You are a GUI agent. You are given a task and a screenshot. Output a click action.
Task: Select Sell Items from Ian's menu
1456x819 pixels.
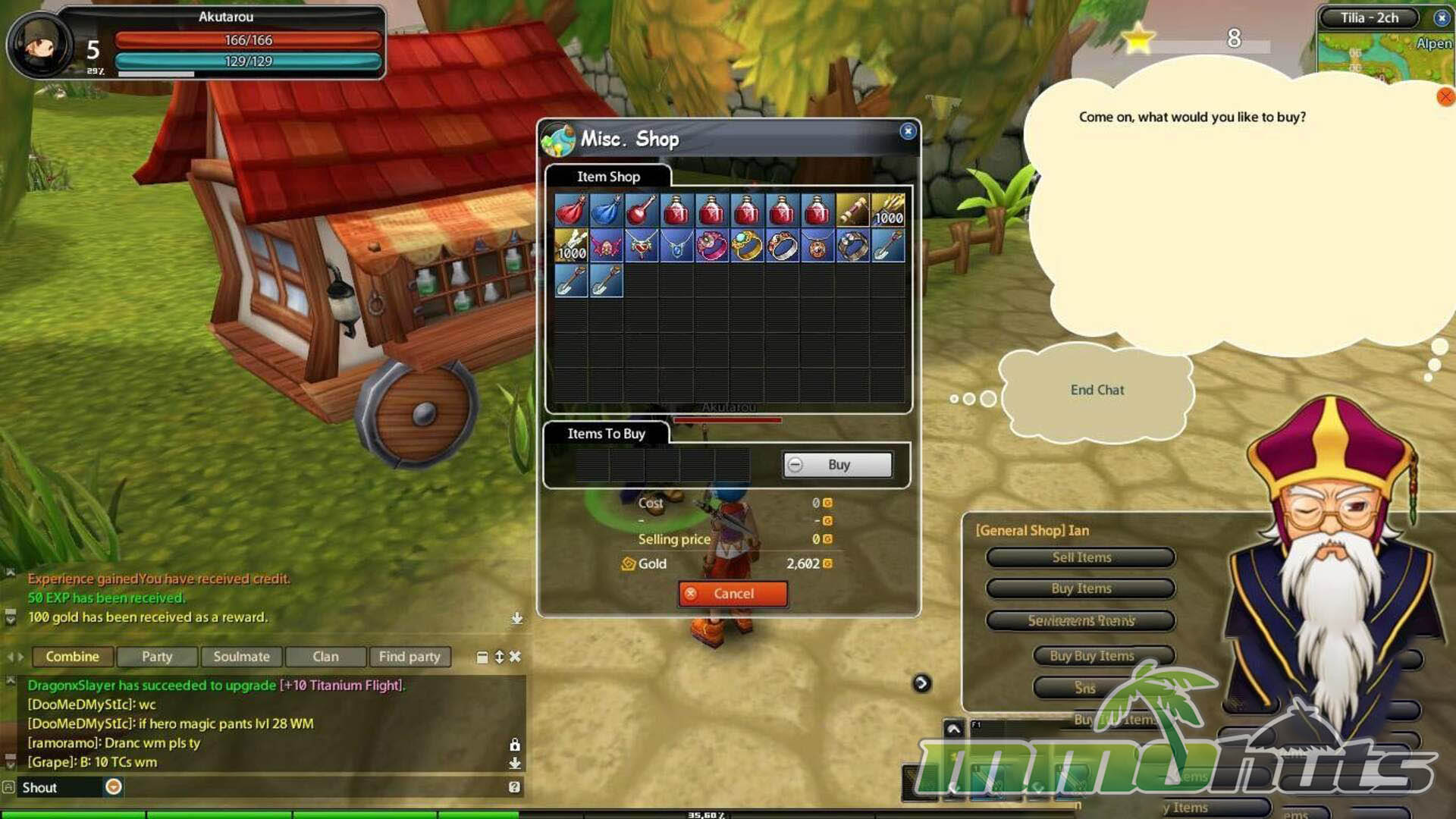[x=1081, y=557]
